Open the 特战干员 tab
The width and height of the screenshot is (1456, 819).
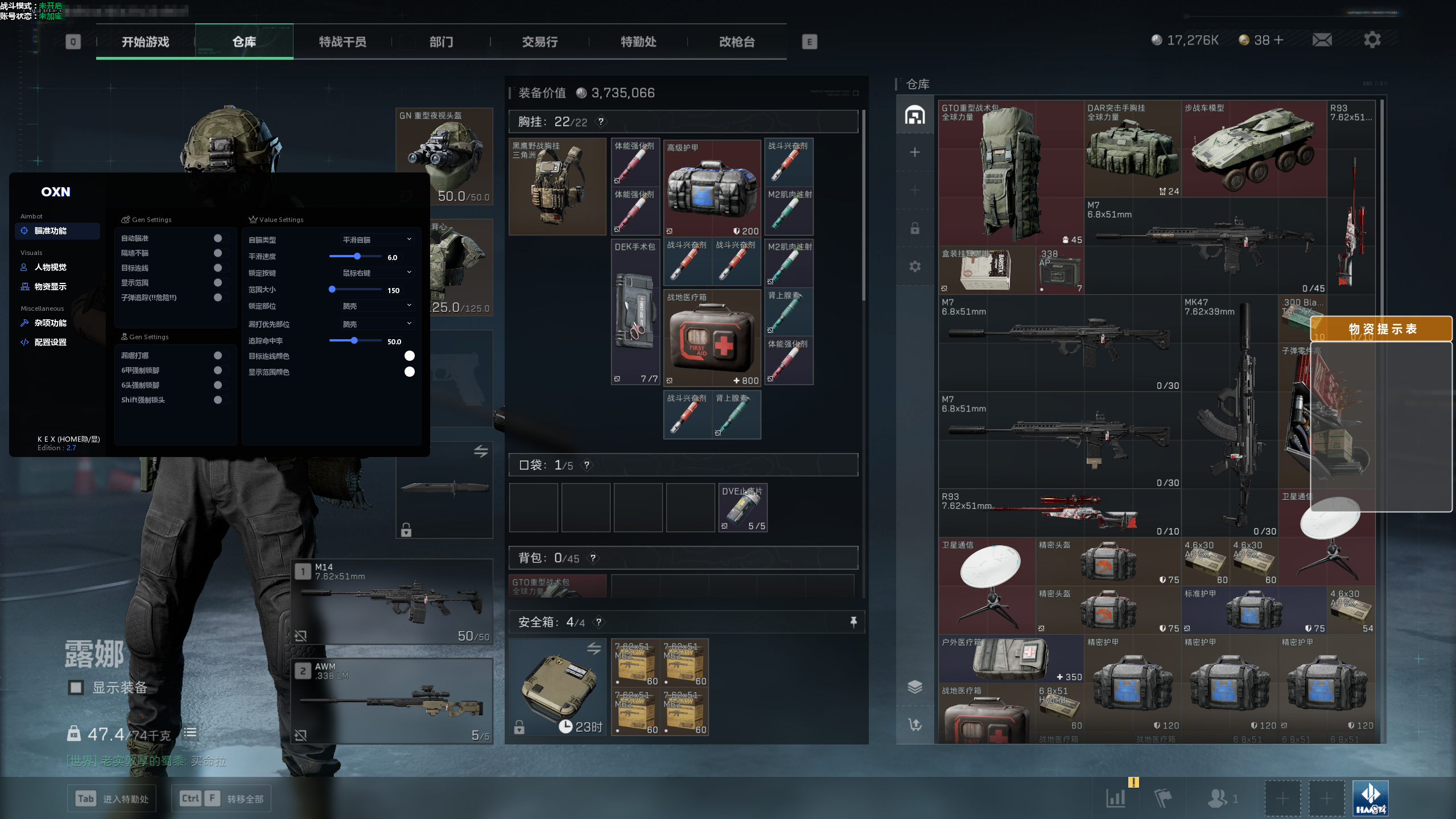click(x=343, y=42)
